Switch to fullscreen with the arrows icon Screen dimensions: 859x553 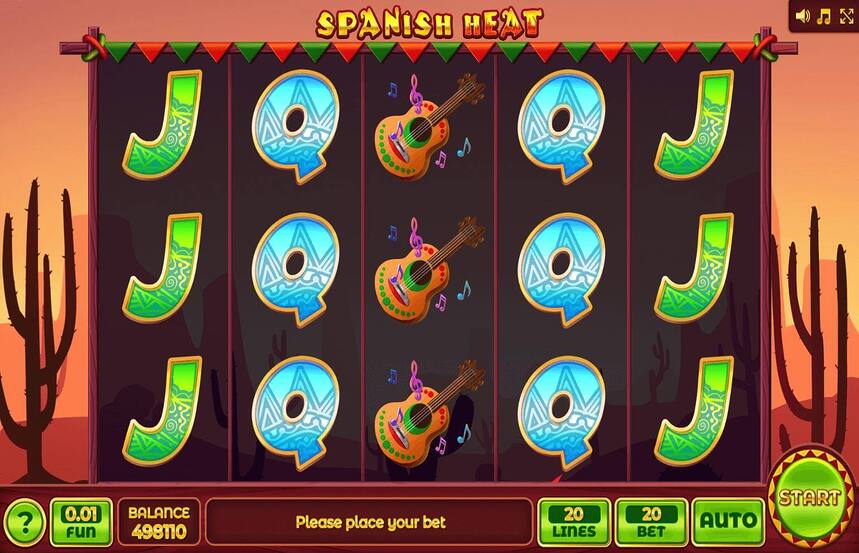click(x=845, y=16)
